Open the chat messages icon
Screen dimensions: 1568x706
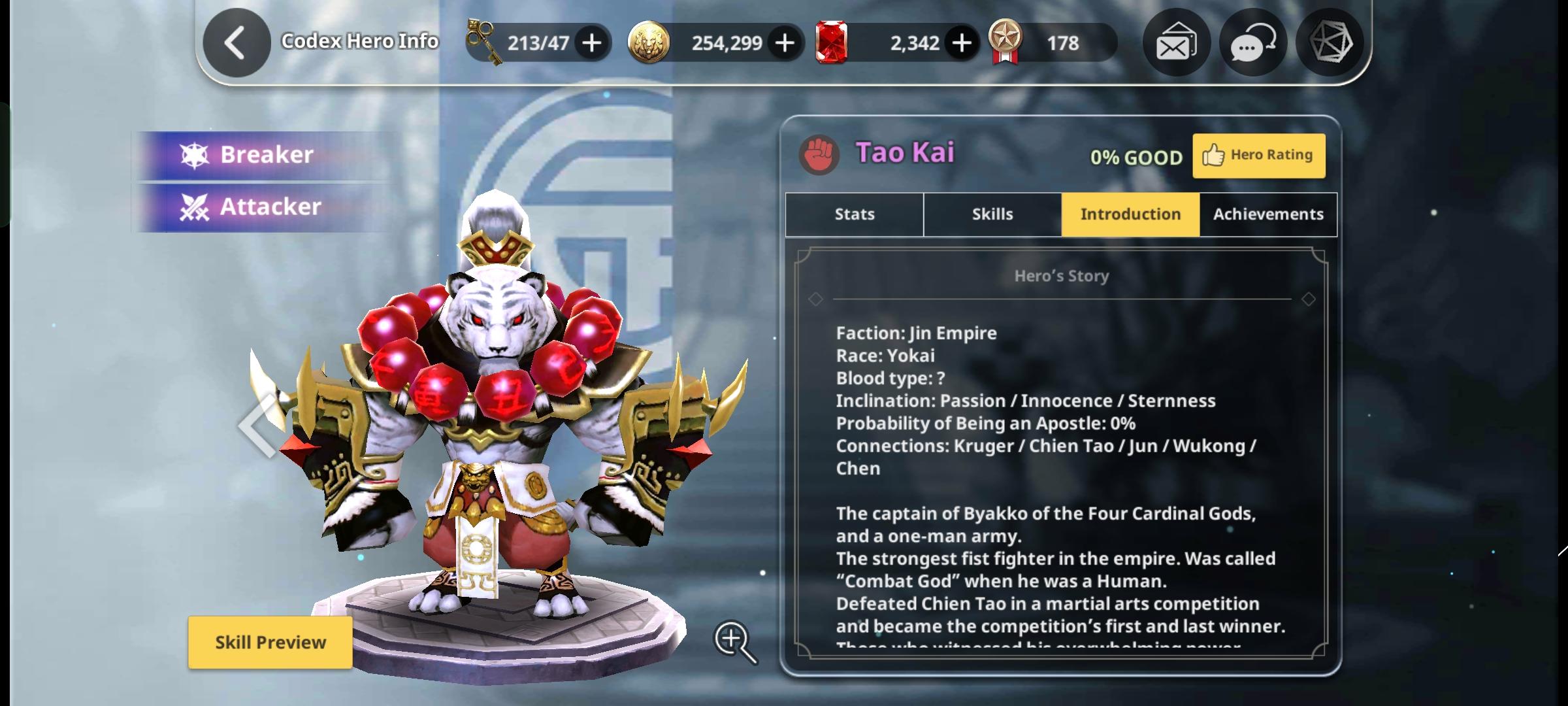pos(1252,42)
